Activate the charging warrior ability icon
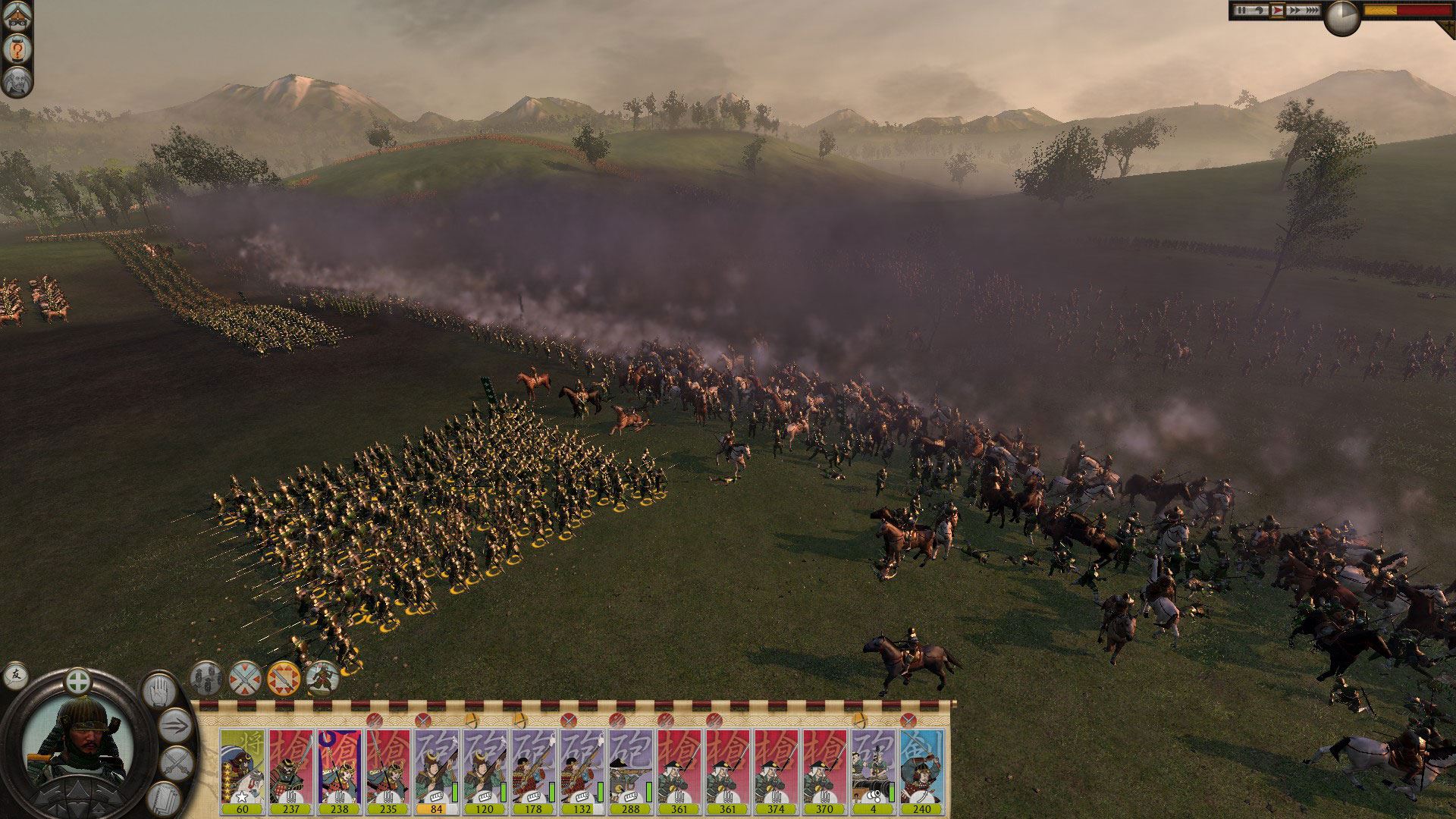This screenshot has width=1456, height=819. pos(323,678)
